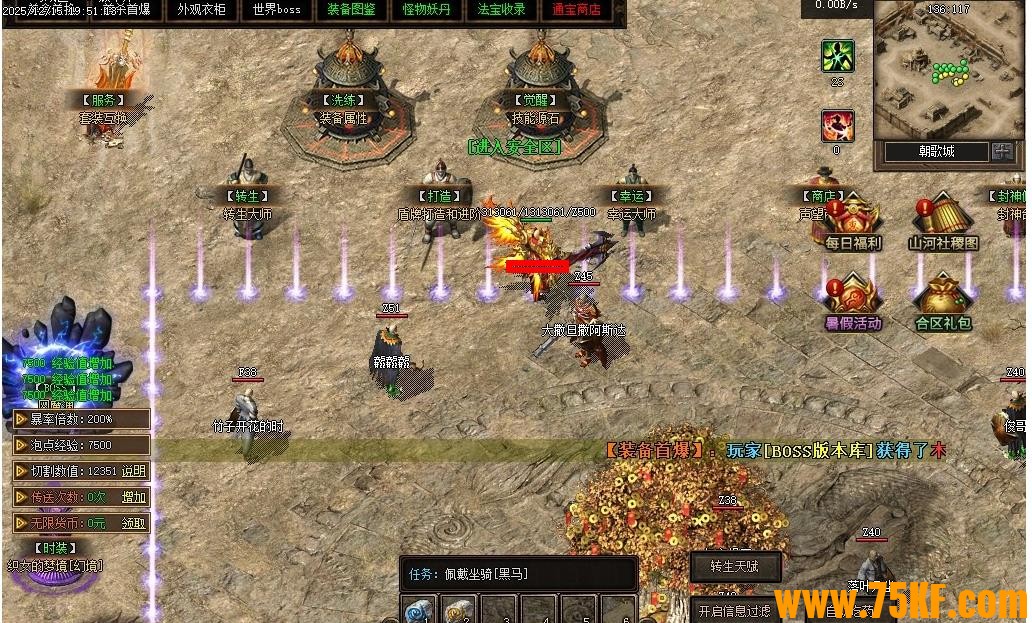The width and height of the screenshot is (1032, 623).
Task: Open the 怪物妖丹 menu
Action: [426, 10]
